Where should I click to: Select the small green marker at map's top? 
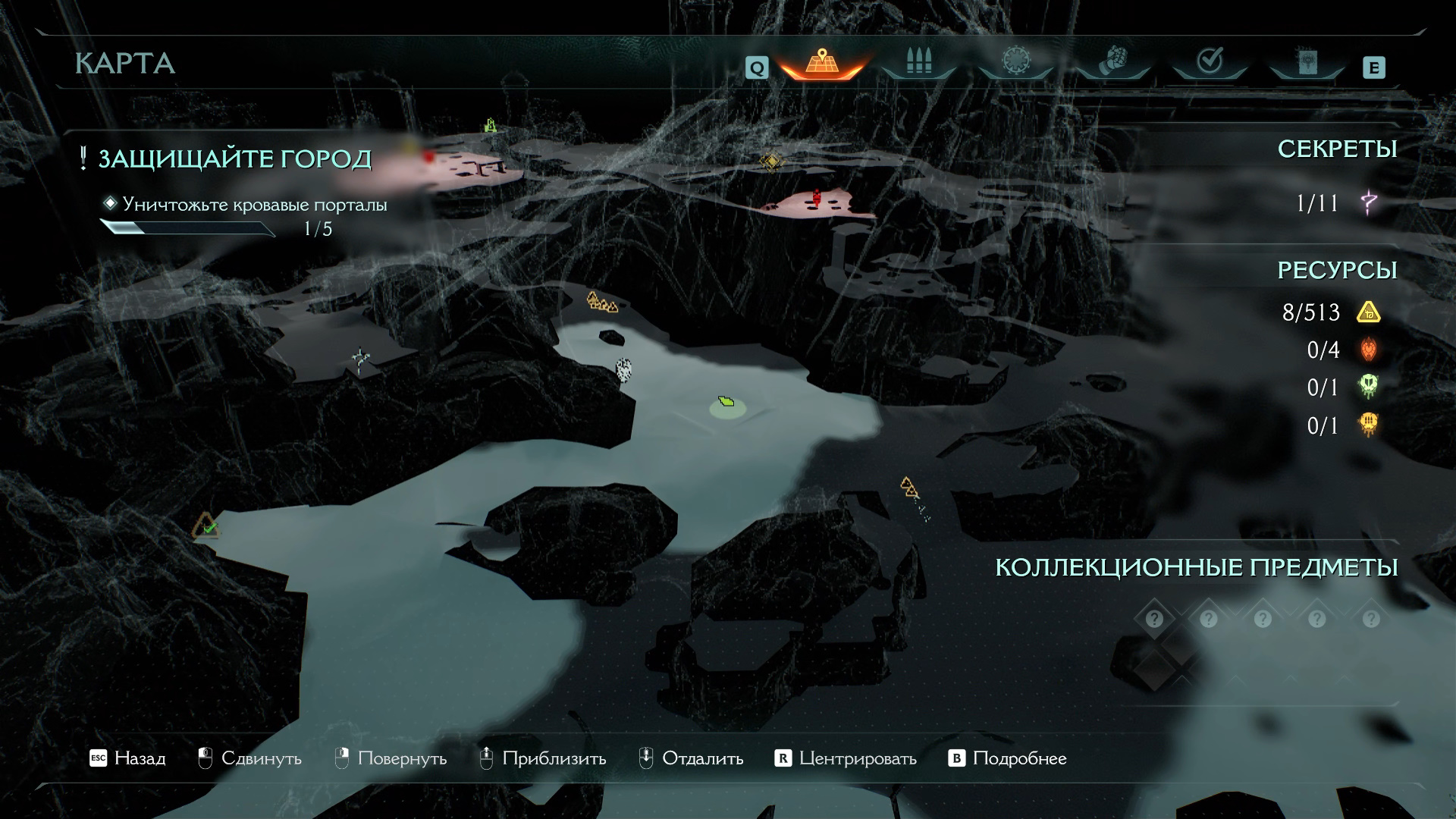pyautogui.click(x=491, y=125)
